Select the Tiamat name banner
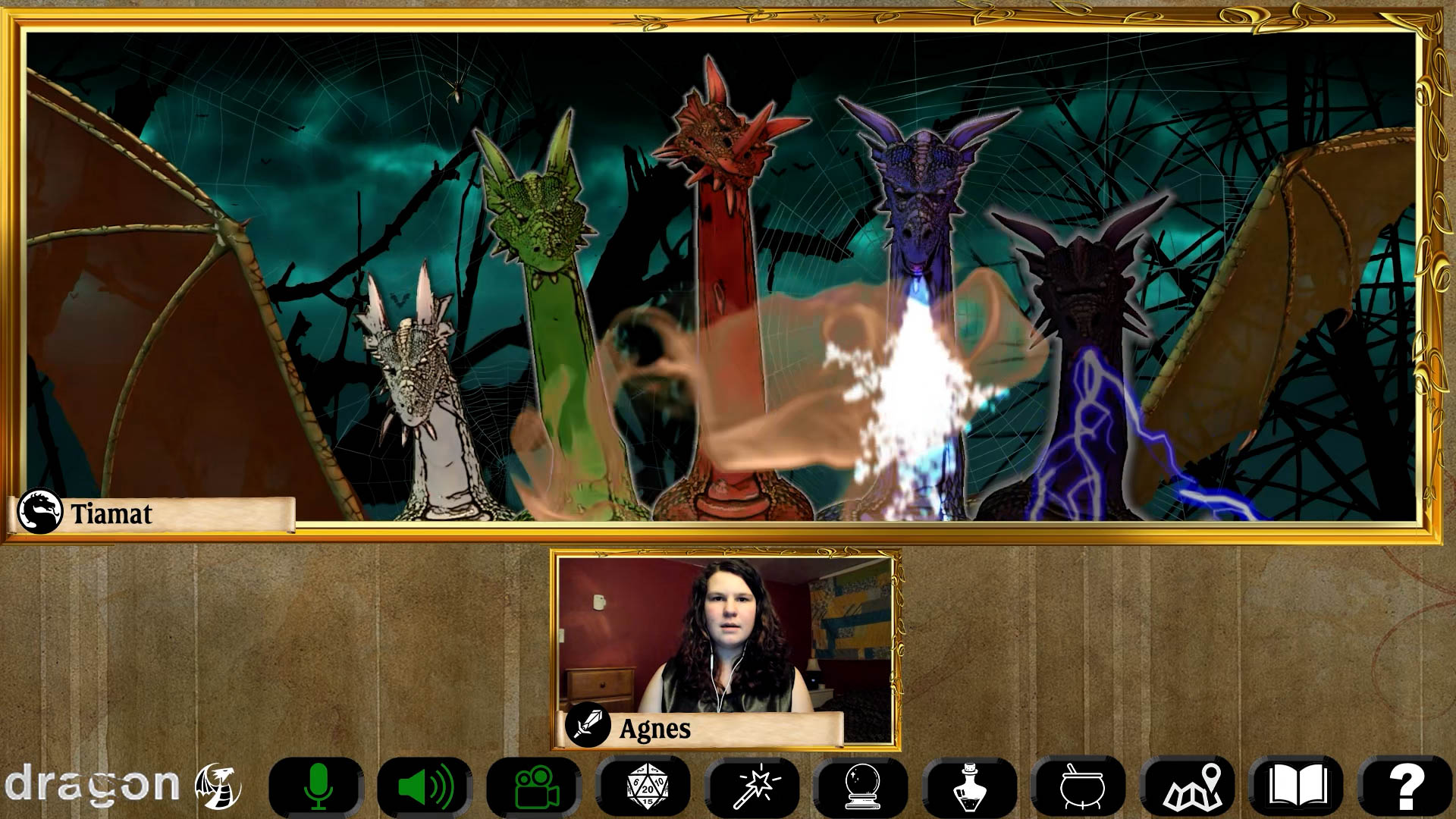 (152, 514)
